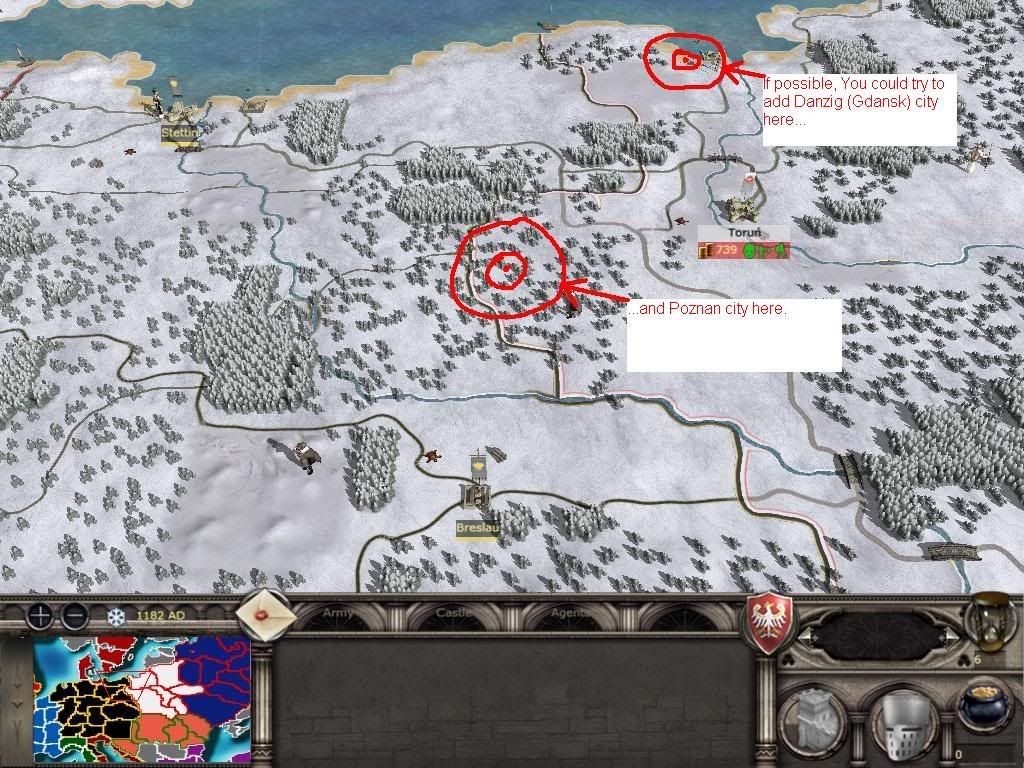Zoom in the minimap with plus button
1024x768 pixels.
coord(41,614)
